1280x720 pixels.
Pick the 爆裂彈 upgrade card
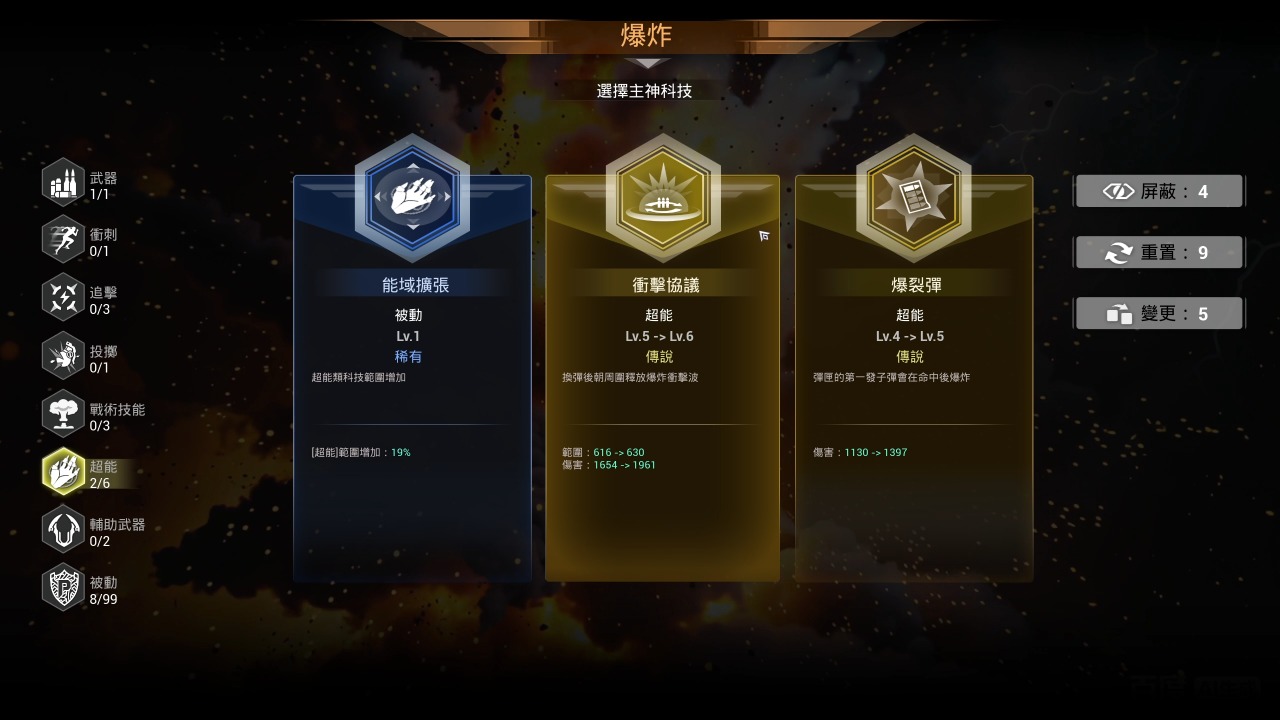tap(913, 380)
